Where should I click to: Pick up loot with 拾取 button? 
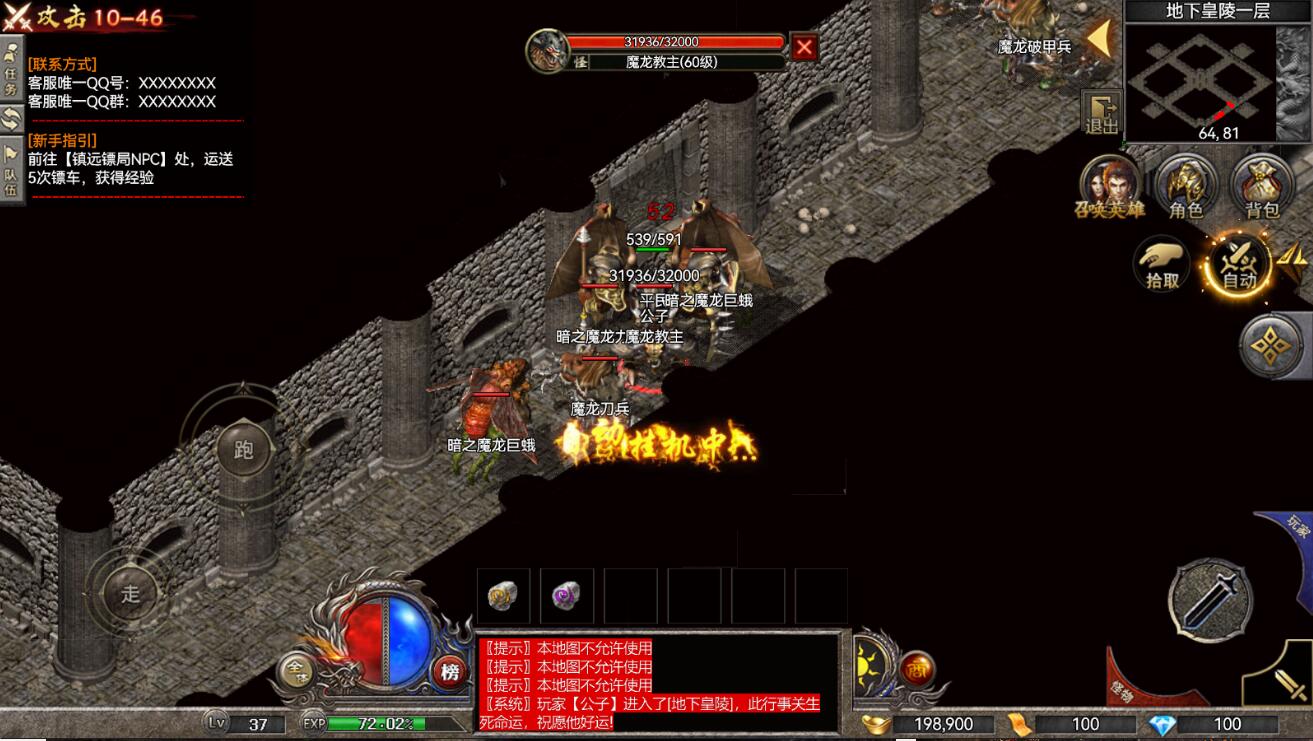tap(1162, 263)
